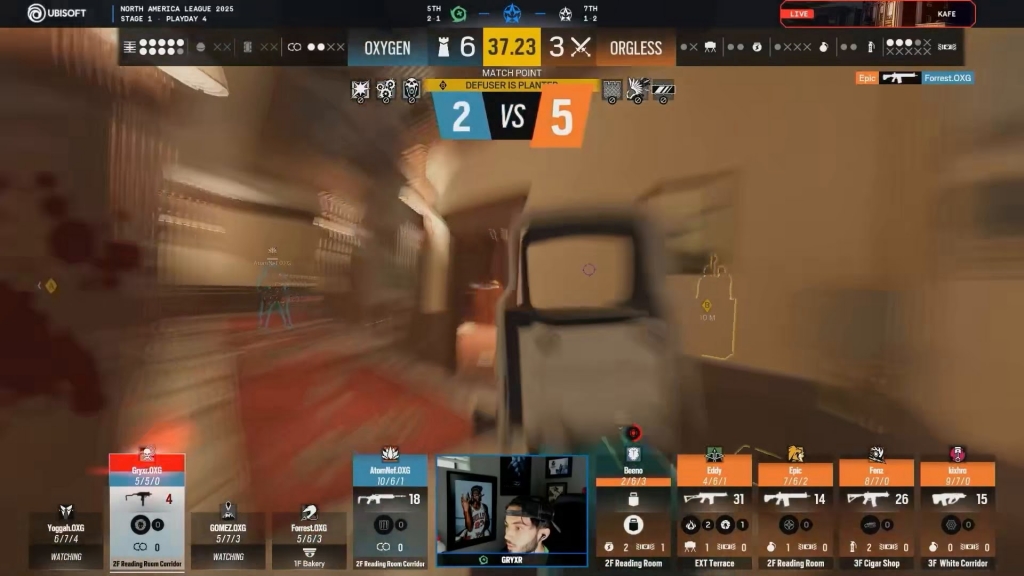The image size is (1024, 576).
Task: Pick the GOMEZ.OXG player card
Action: coord(228,536)
